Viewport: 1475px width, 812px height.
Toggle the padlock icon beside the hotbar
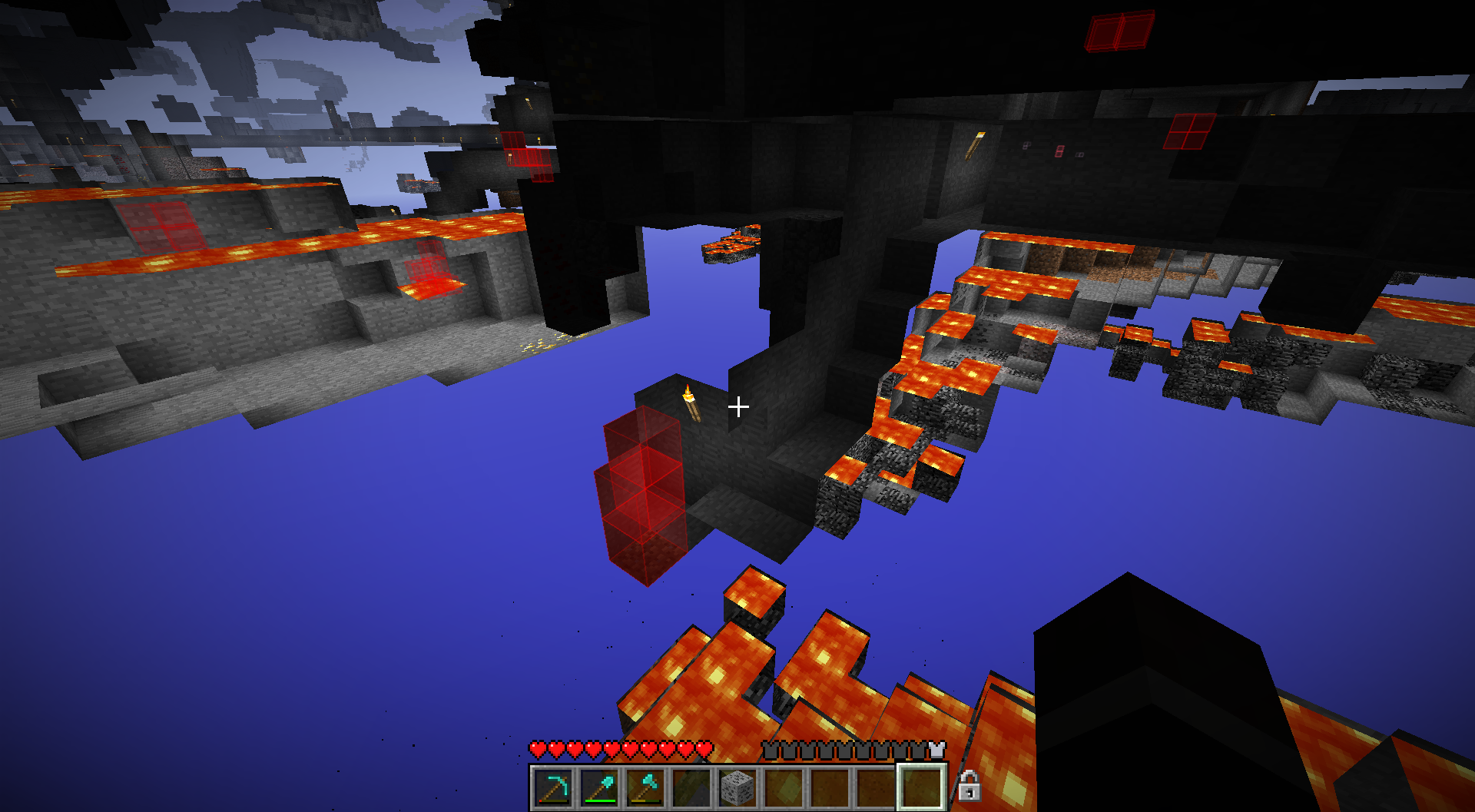pyautogui.click(x=969, y=786)
